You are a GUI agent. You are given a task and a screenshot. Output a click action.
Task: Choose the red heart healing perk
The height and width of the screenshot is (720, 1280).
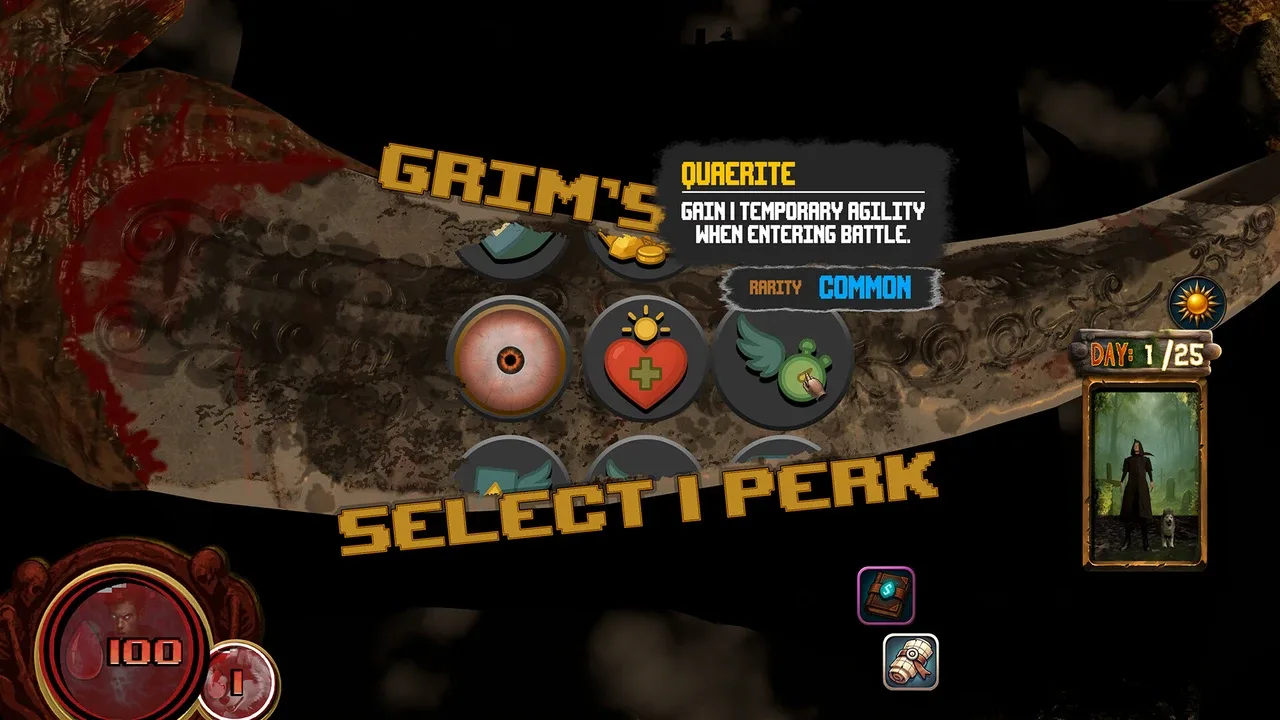pos(645,360)
